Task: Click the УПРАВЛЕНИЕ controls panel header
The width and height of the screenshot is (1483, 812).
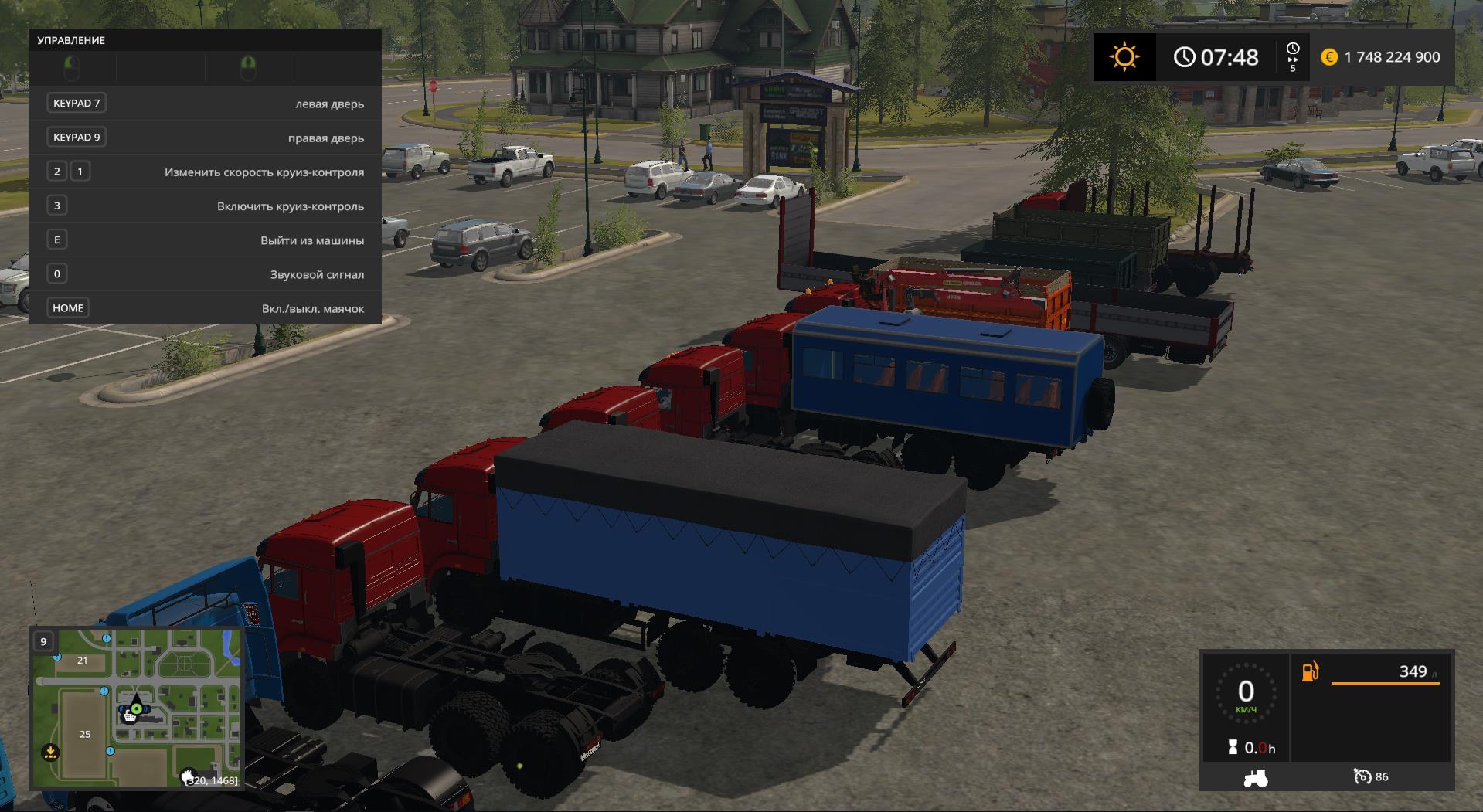Action: click(x=71, y=40)
